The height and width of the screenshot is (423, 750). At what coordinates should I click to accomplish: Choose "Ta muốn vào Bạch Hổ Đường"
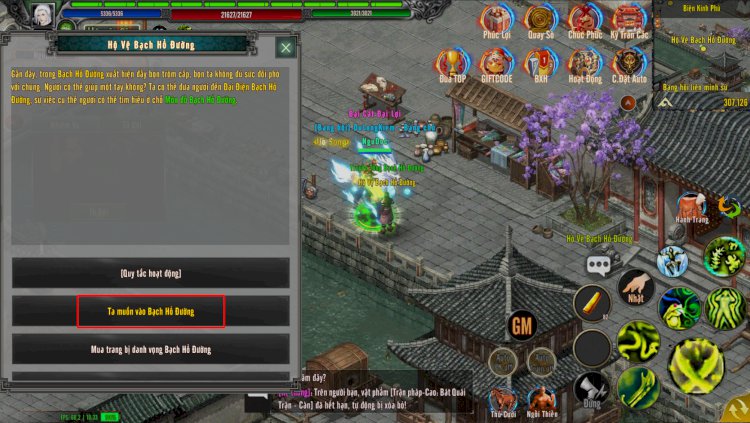click(x=151, y=311)
